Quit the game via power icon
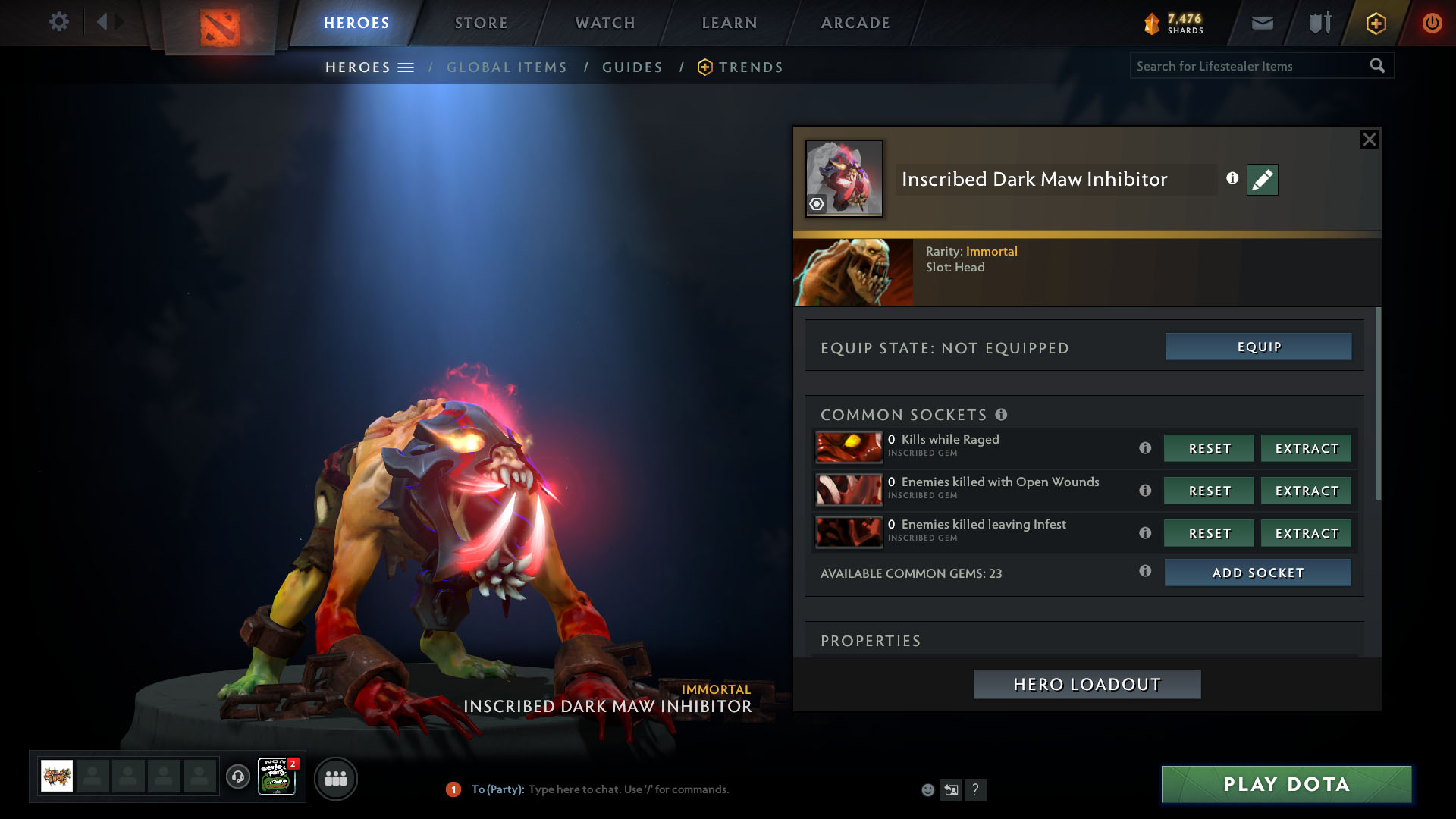 point(1432,23)
